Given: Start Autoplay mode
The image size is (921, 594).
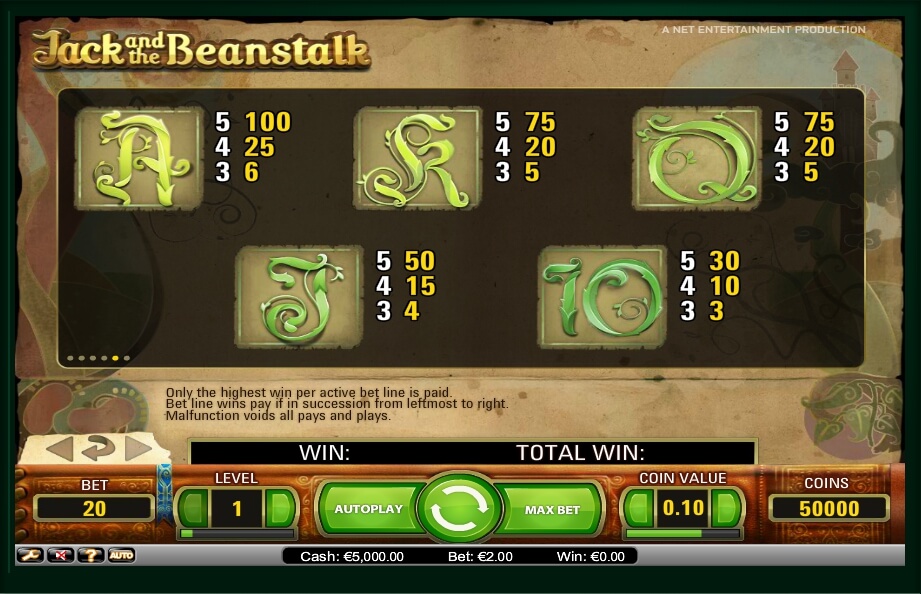Looking at the screenshot, I should pos(368,509).
